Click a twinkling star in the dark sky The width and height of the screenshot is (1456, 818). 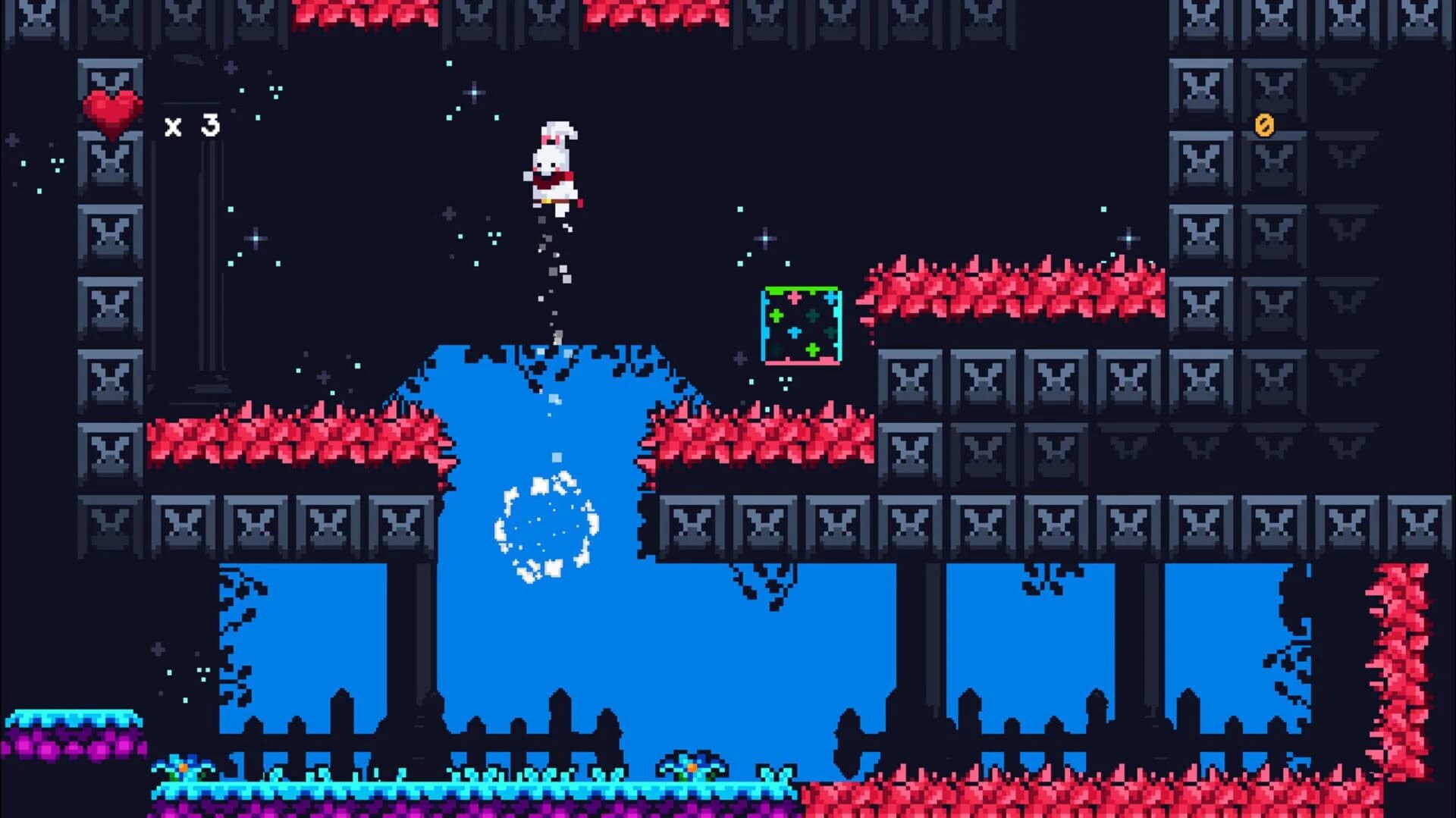[475, 91]
